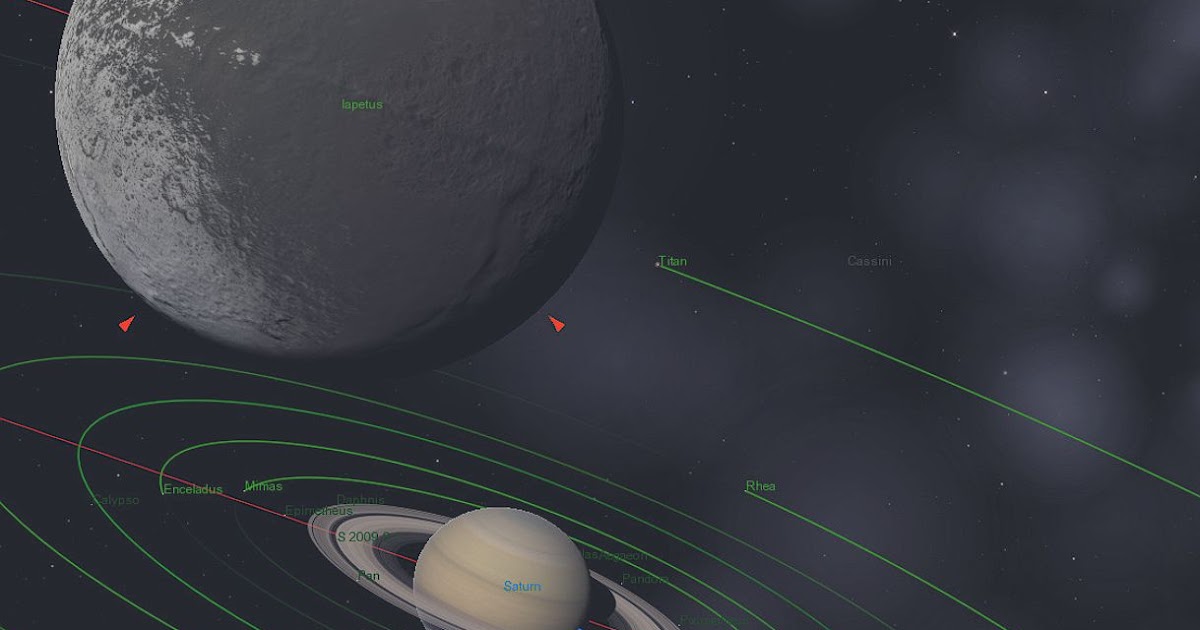This screenshot has height=630, width=1200.
Task: Click the Enceladus label
Action: point(193,490)
